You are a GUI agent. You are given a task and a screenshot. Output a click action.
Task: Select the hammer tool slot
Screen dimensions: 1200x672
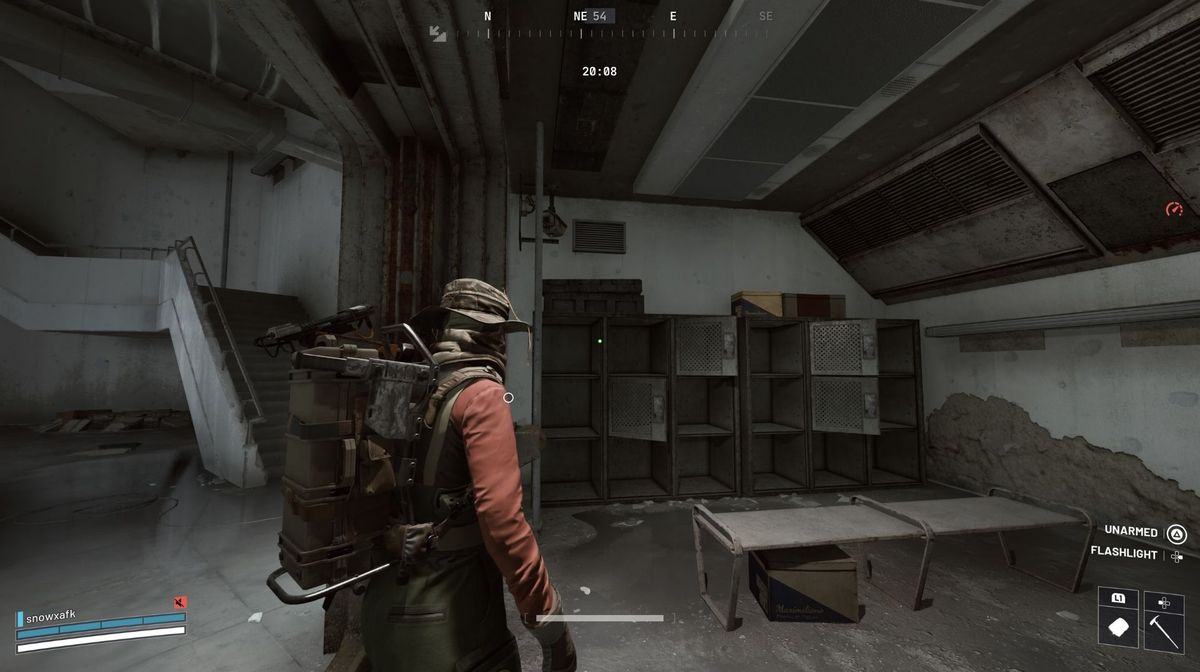1163,630
